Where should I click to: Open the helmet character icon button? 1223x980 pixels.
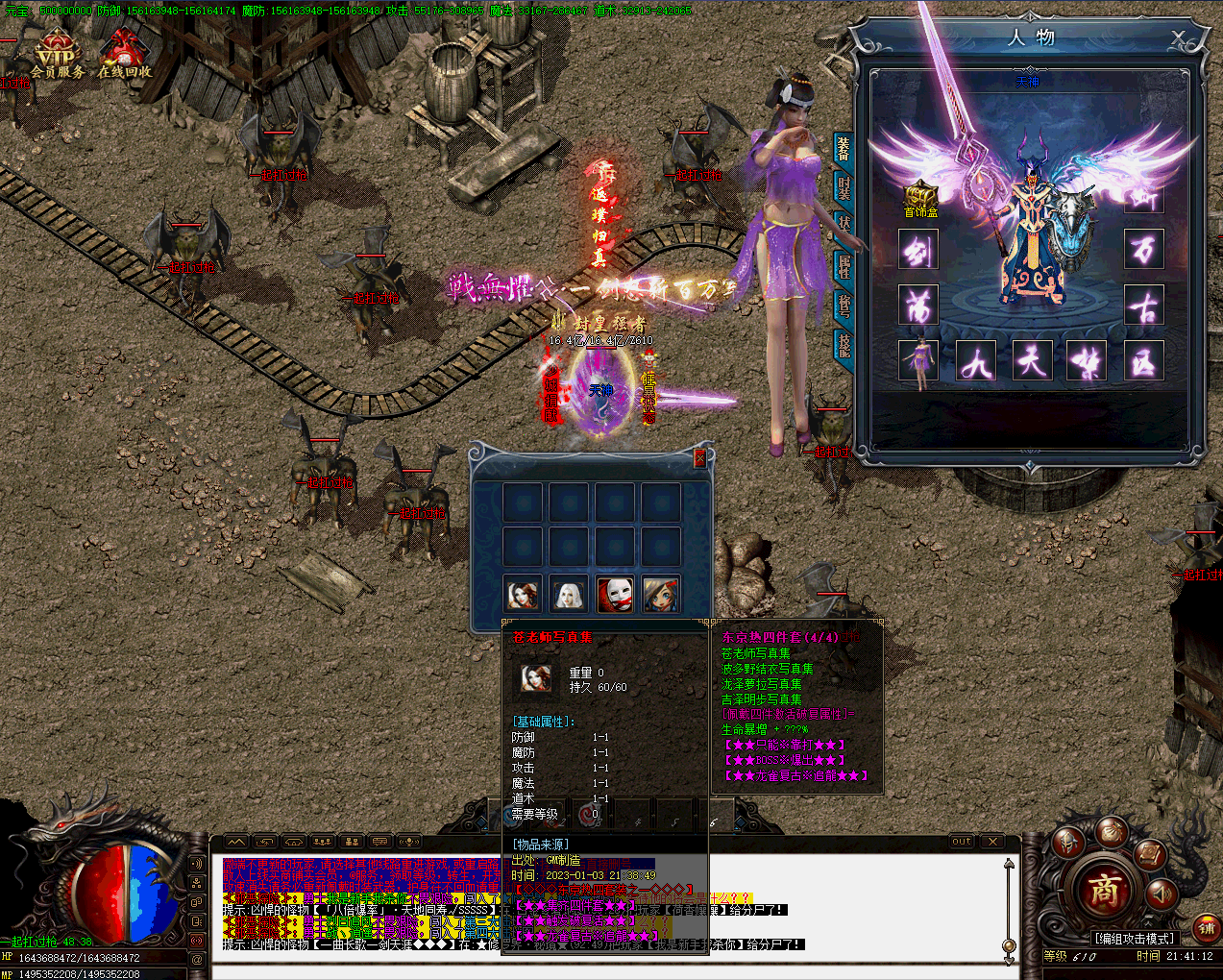tap(1067, 843)
